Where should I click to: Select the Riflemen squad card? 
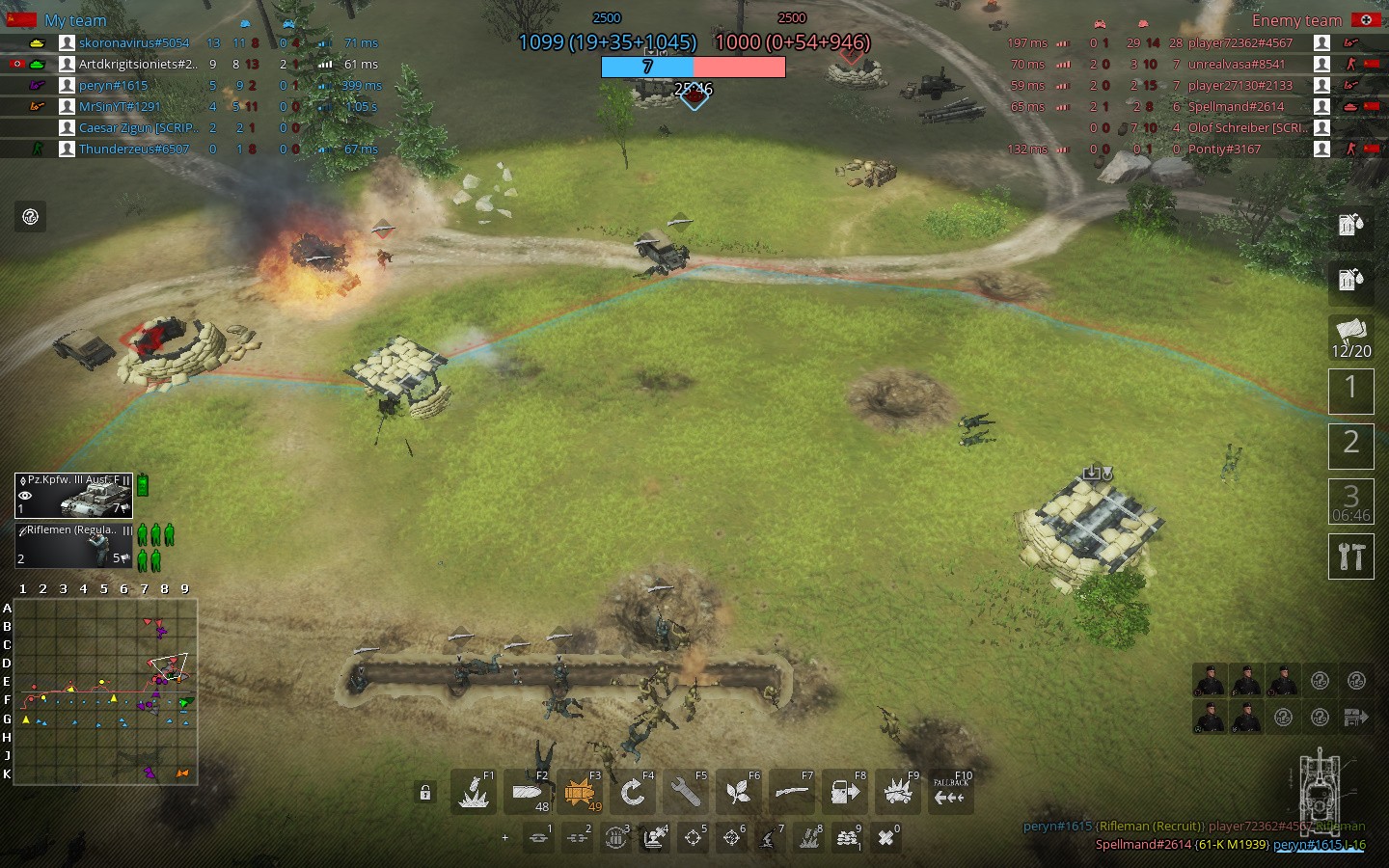point(74,545)
